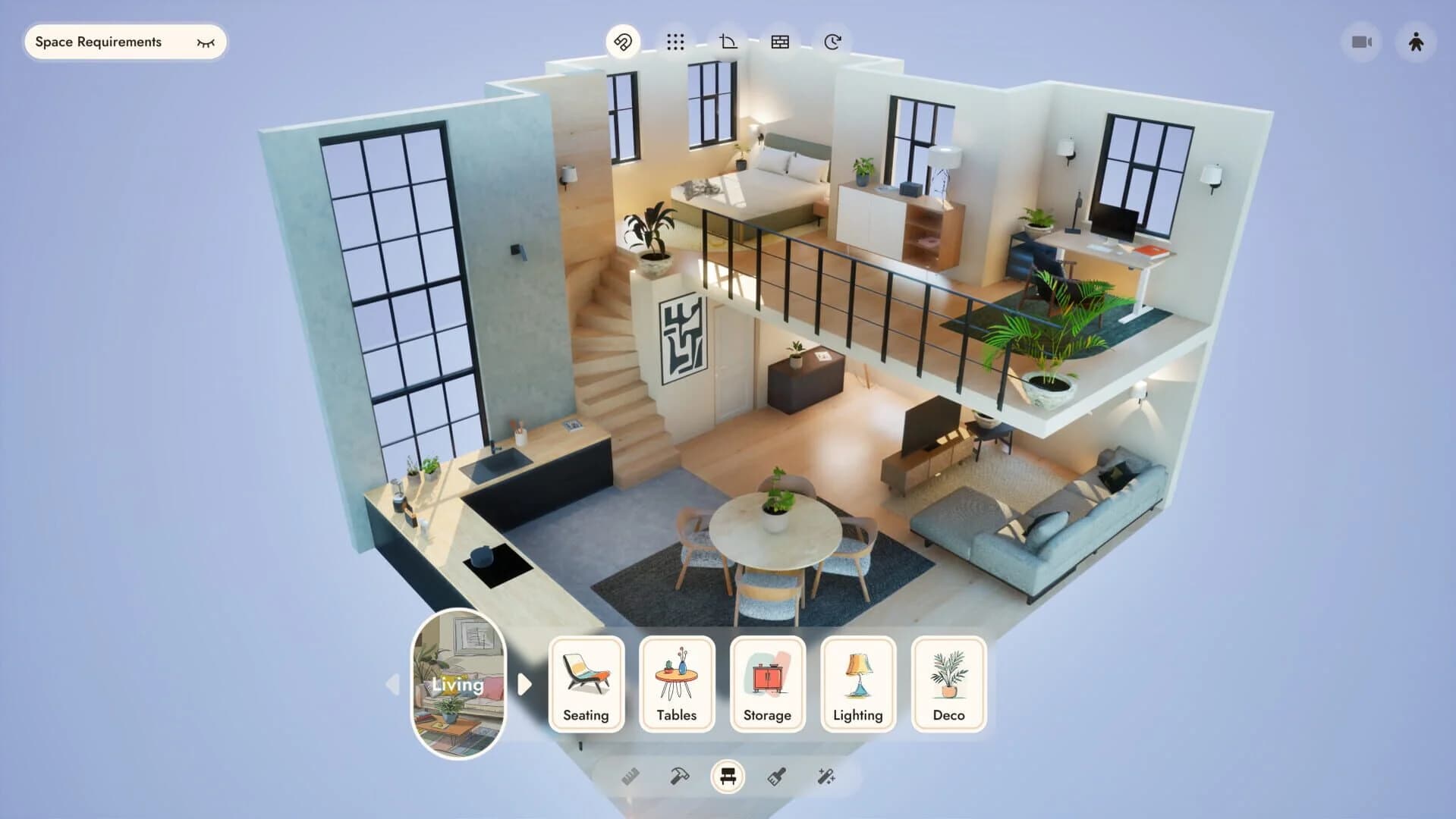
Task: Select the furniture bench tool
Action: (728, 776)
